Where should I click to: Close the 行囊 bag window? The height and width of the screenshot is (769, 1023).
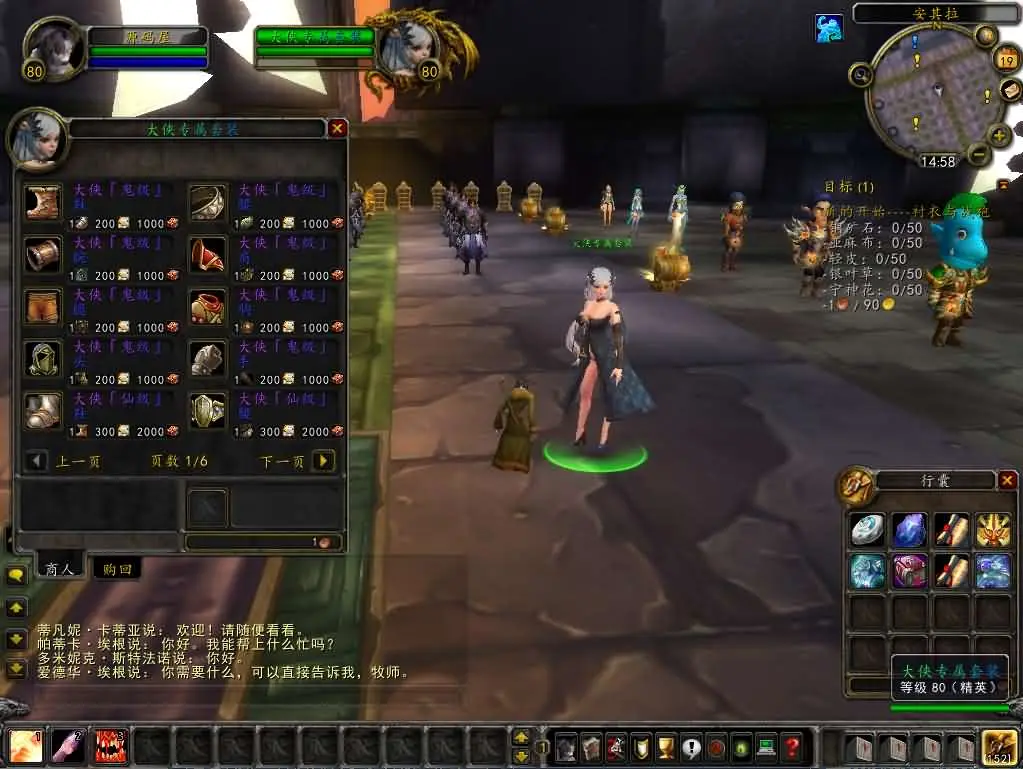click(x=1007, y=480)
